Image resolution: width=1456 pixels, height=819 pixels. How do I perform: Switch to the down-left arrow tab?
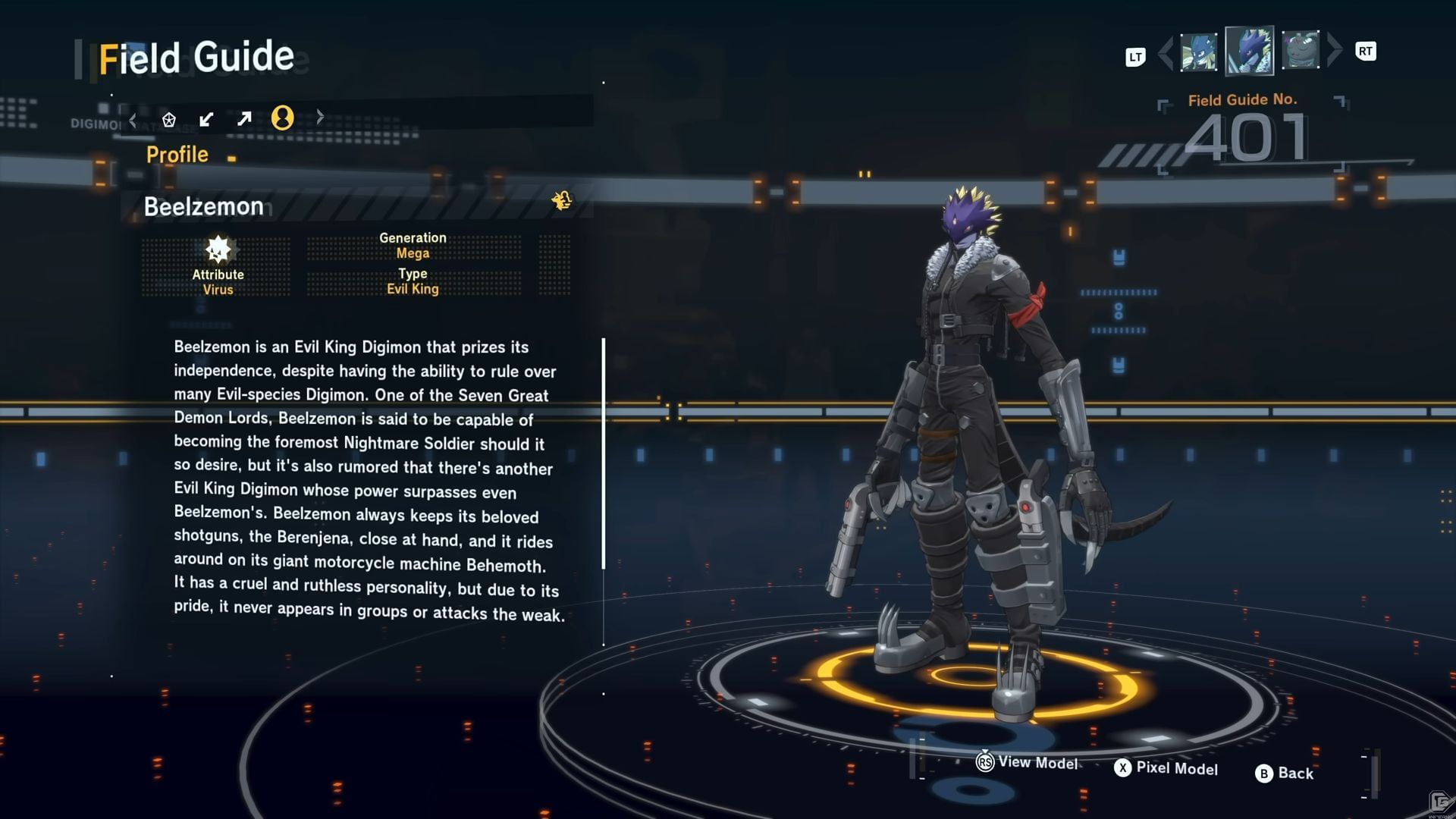(206, 119)
